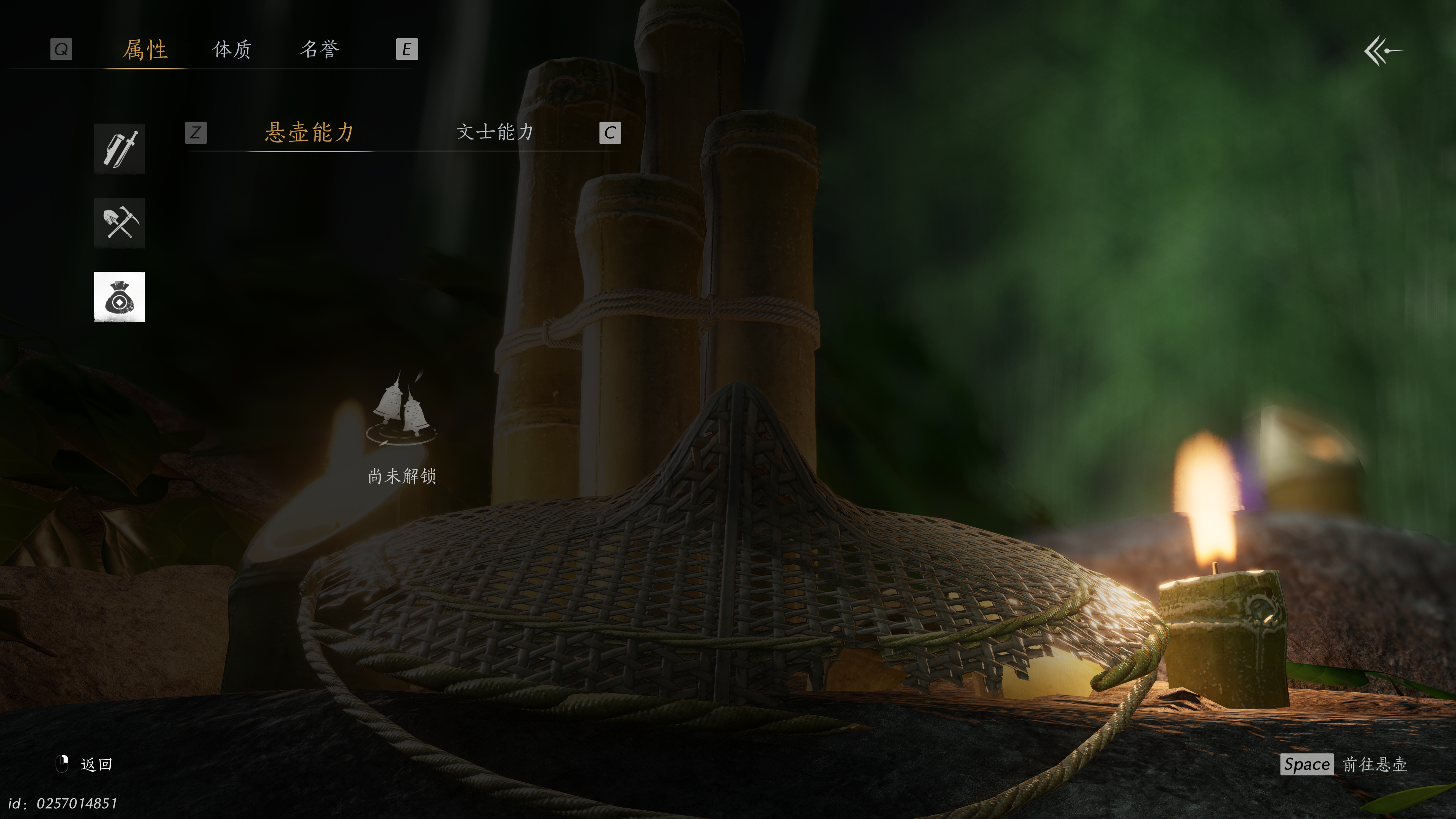The image size is (1456, 819).
Task: Select the 名誉 tab
Action: [x=319, y=50]
